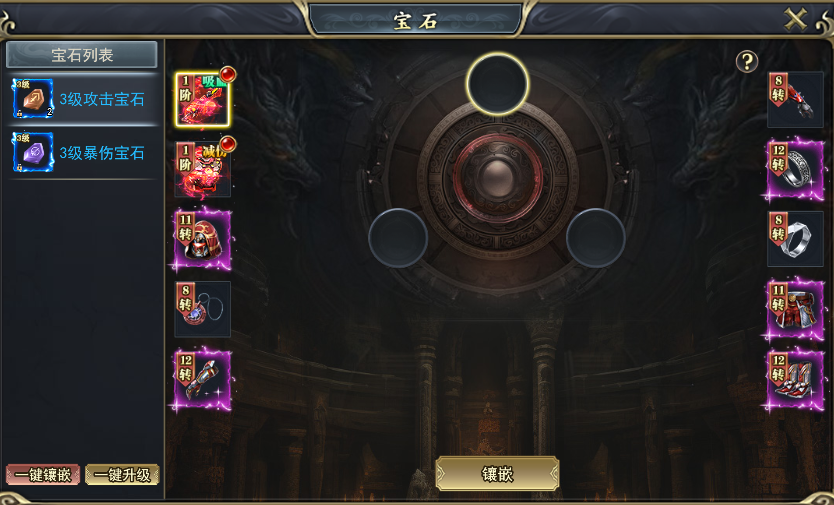Click the 一键镶嵌 one-click inlay button
834x505 pixels.
42,475
